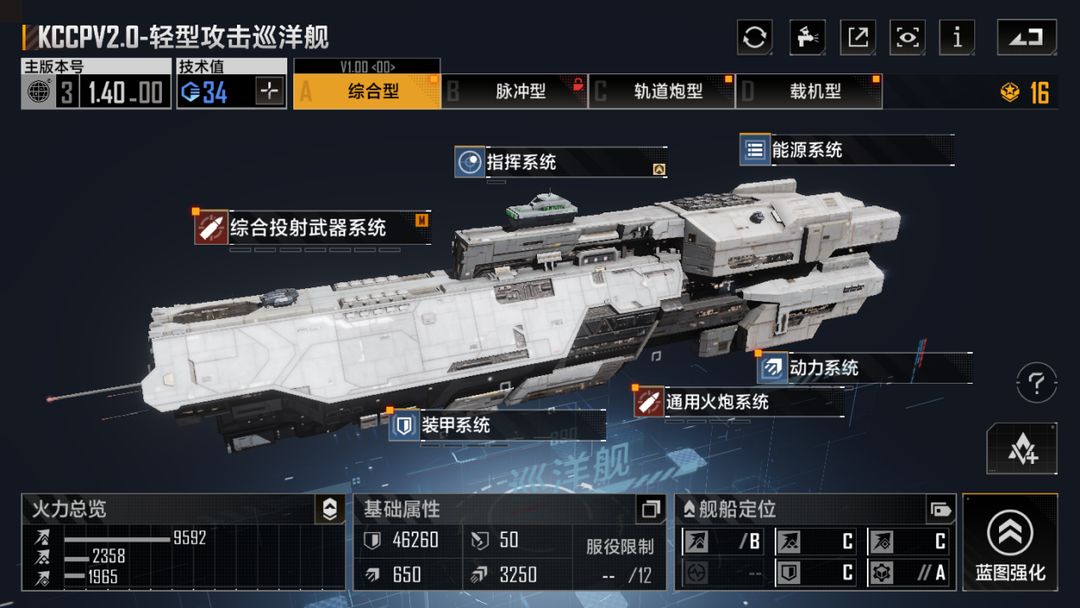Open 综合投射武器系统 weapon module
This screenshot has height=608, width=1080.
point(307,228)
